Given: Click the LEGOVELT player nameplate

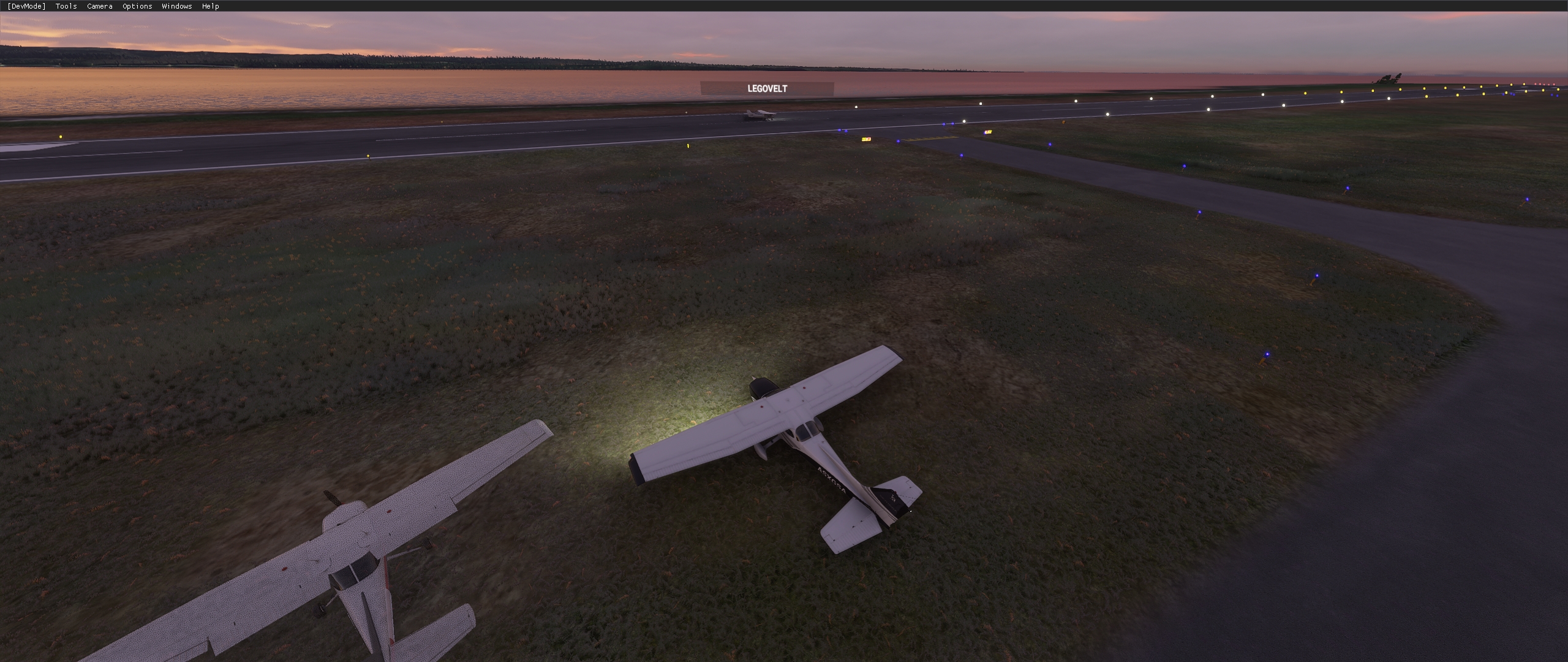Looking at the screenshot, I should 767,88.
